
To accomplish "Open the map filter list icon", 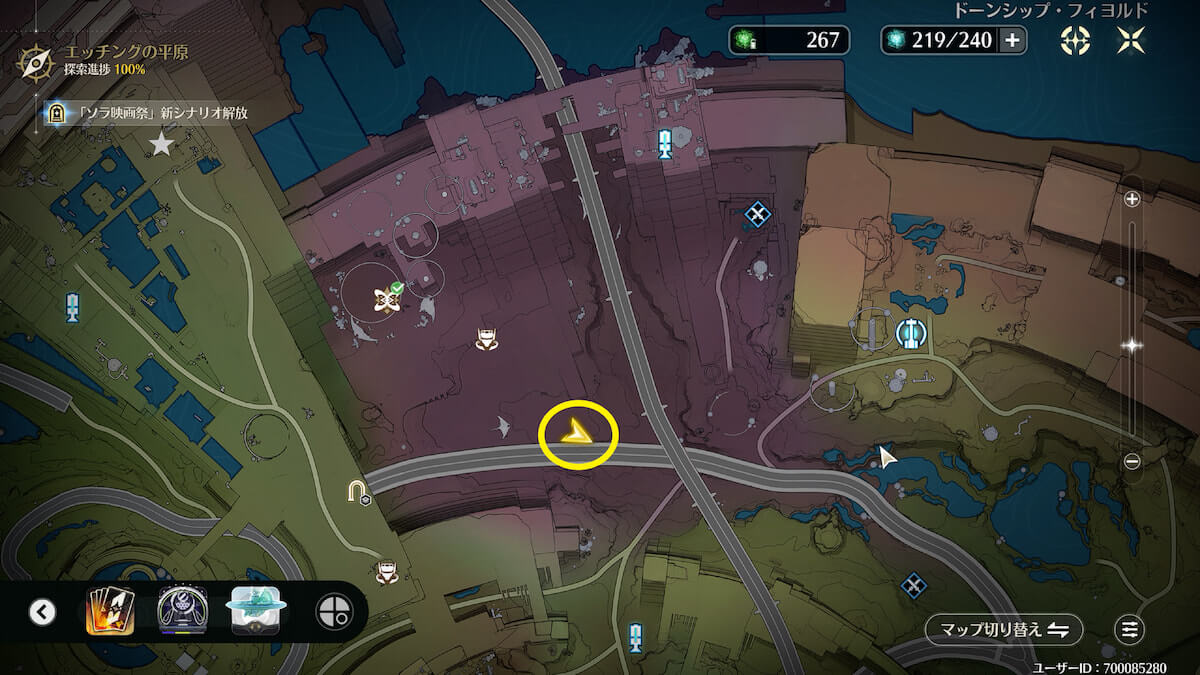I will (x=1130, y=630).
